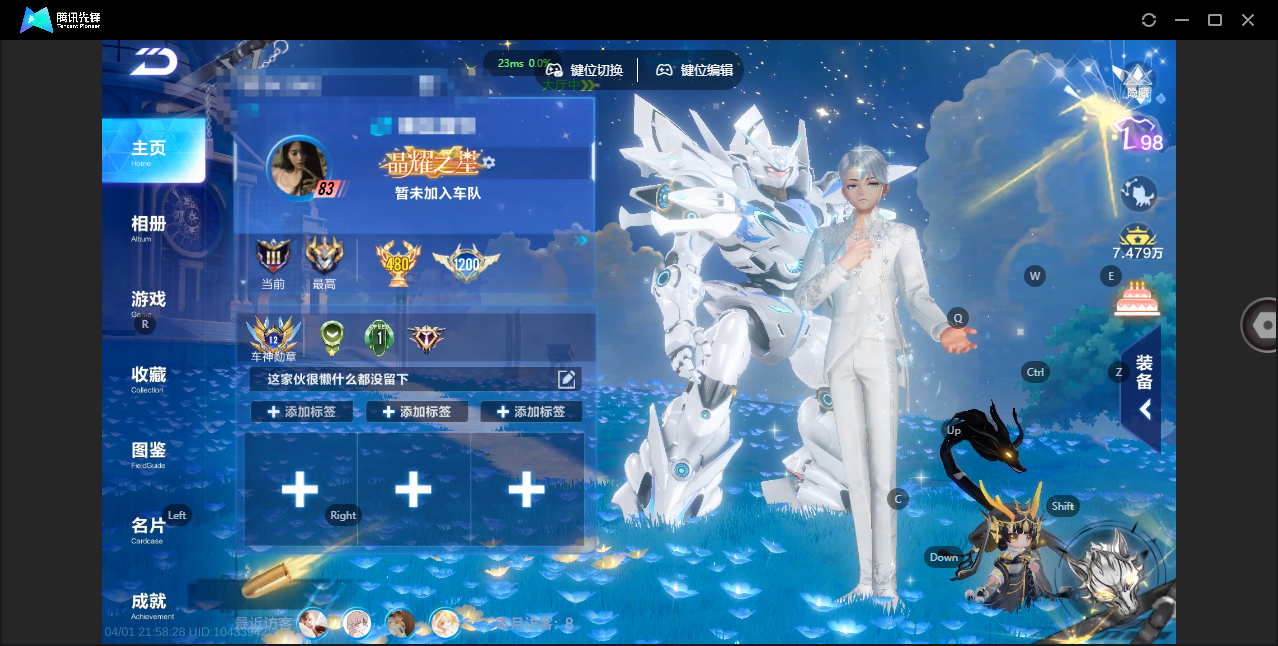Switch to the 主页 Home tab
The width and height of the screenshot is (1278, 646).
point(152,151)
